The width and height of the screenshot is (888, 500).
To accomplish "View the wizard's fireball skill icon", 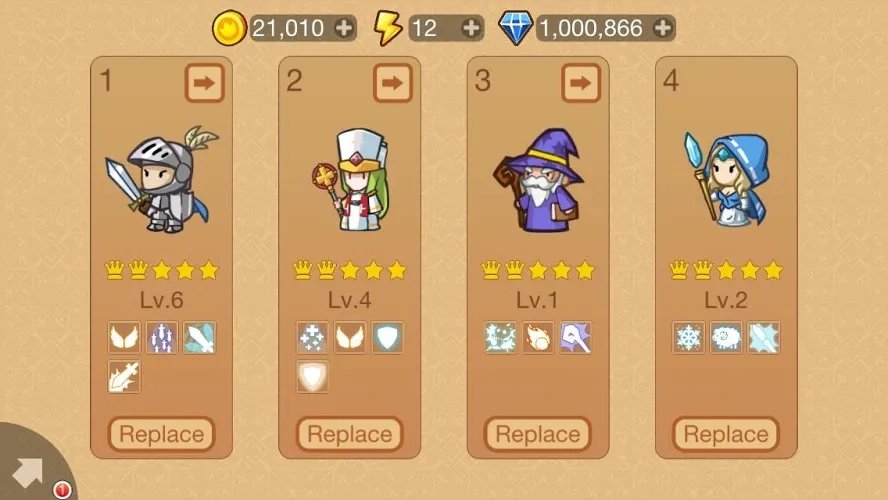I will click(x=538, y=337).
